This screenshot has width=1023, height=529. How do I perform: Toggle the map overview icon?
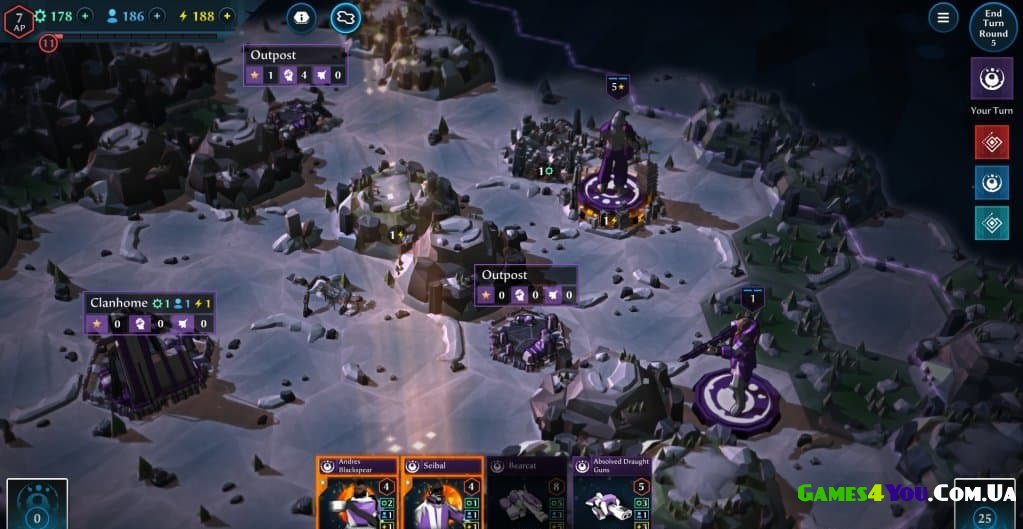[x=345, y=17]
